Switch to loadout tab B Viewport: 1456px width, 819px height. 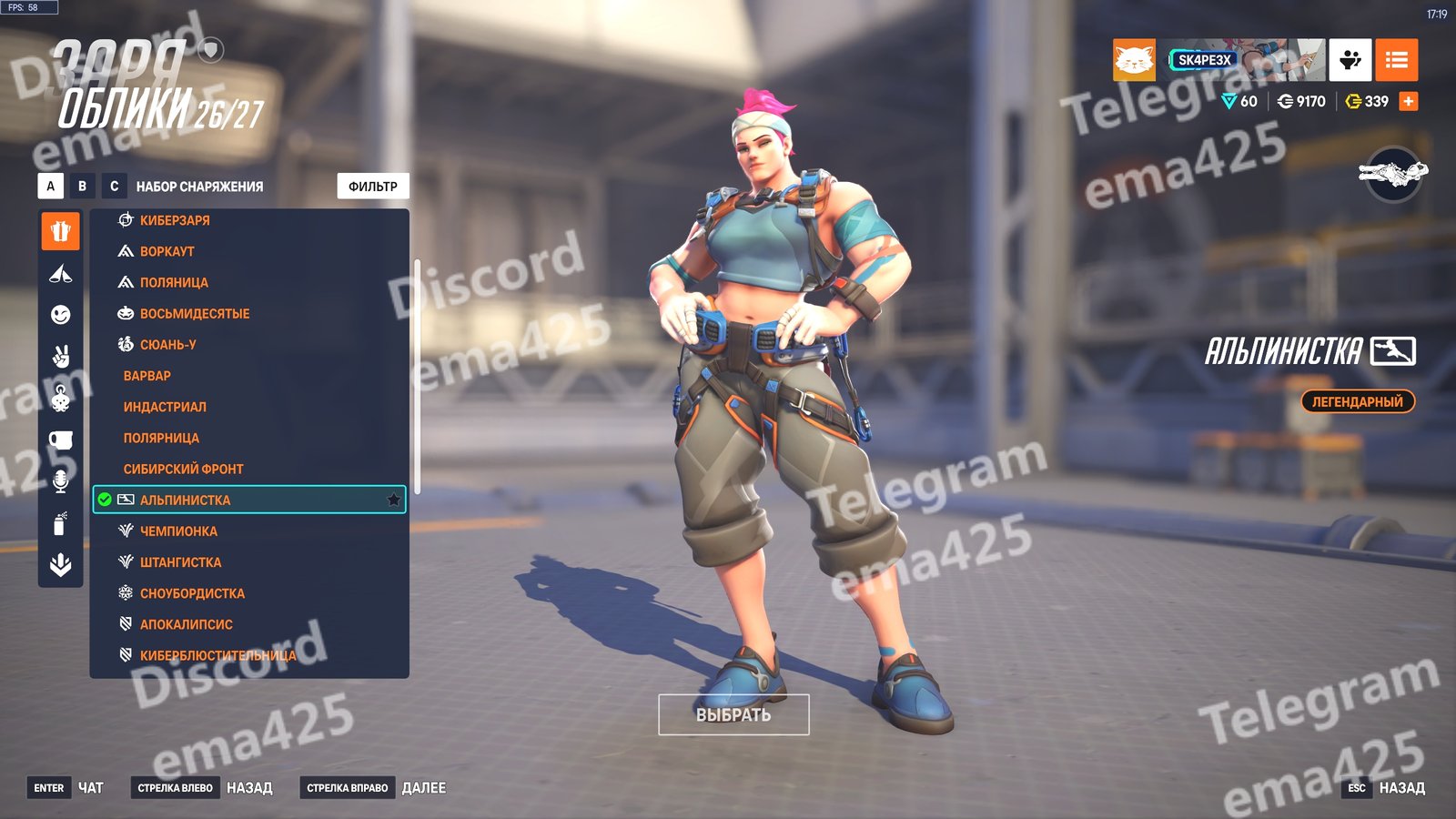click(x=83, y=186)
